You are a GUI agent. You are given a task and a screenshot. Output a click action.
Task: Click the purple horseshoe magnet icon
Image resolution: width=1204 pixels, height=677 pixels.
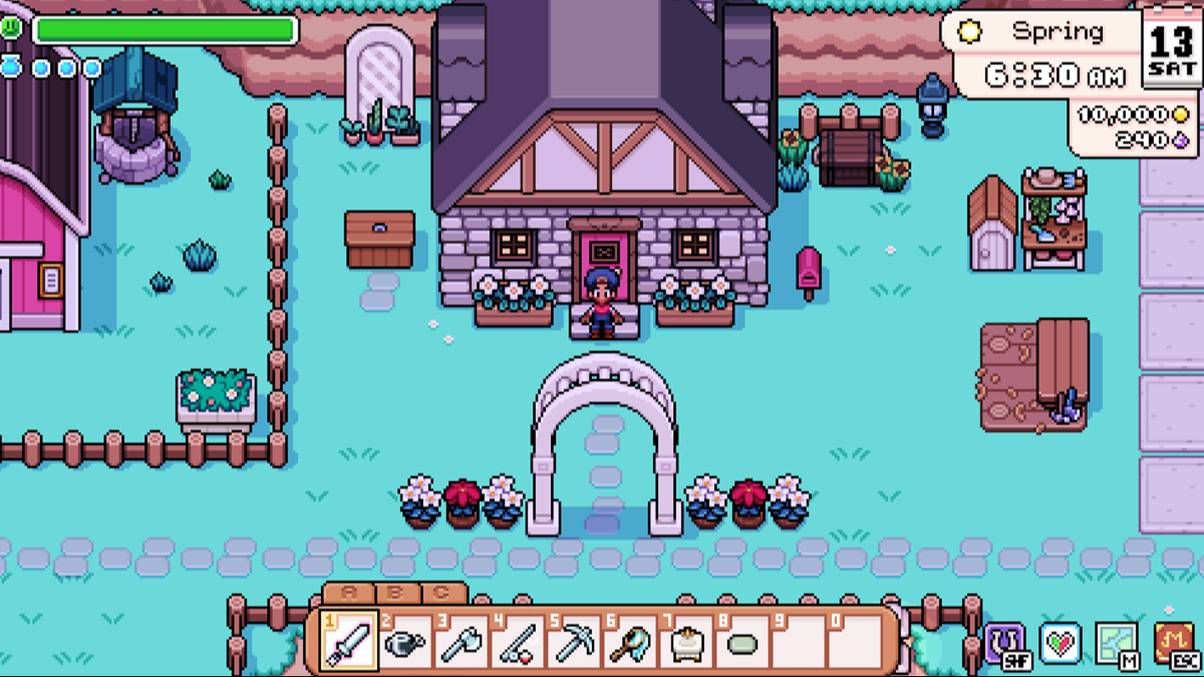tap(1004, 643)
